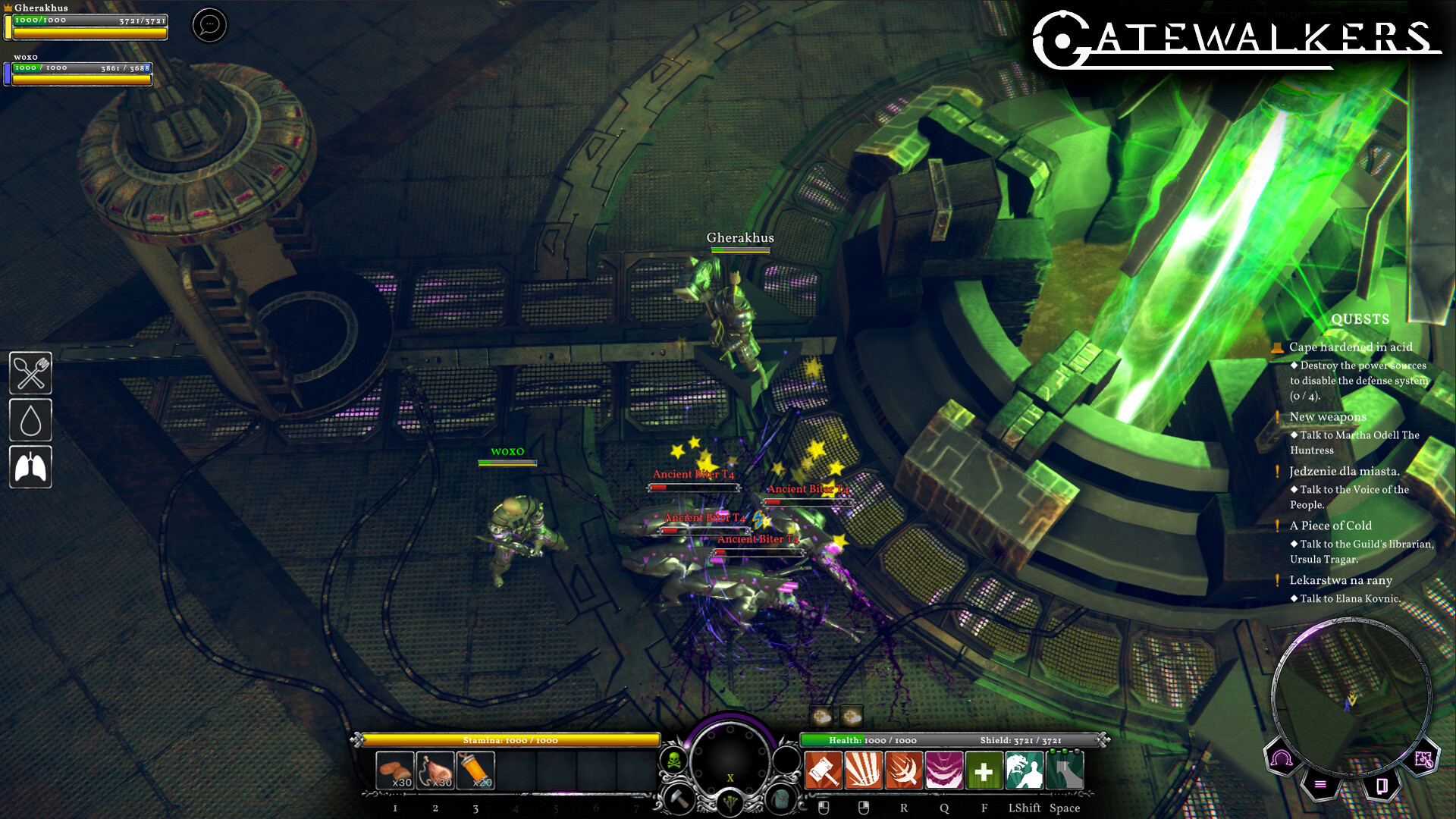Viewport: 1456px width, 819px height.
Task: Select the bread item in hotbar slot 1
Action: pos(394,771)
